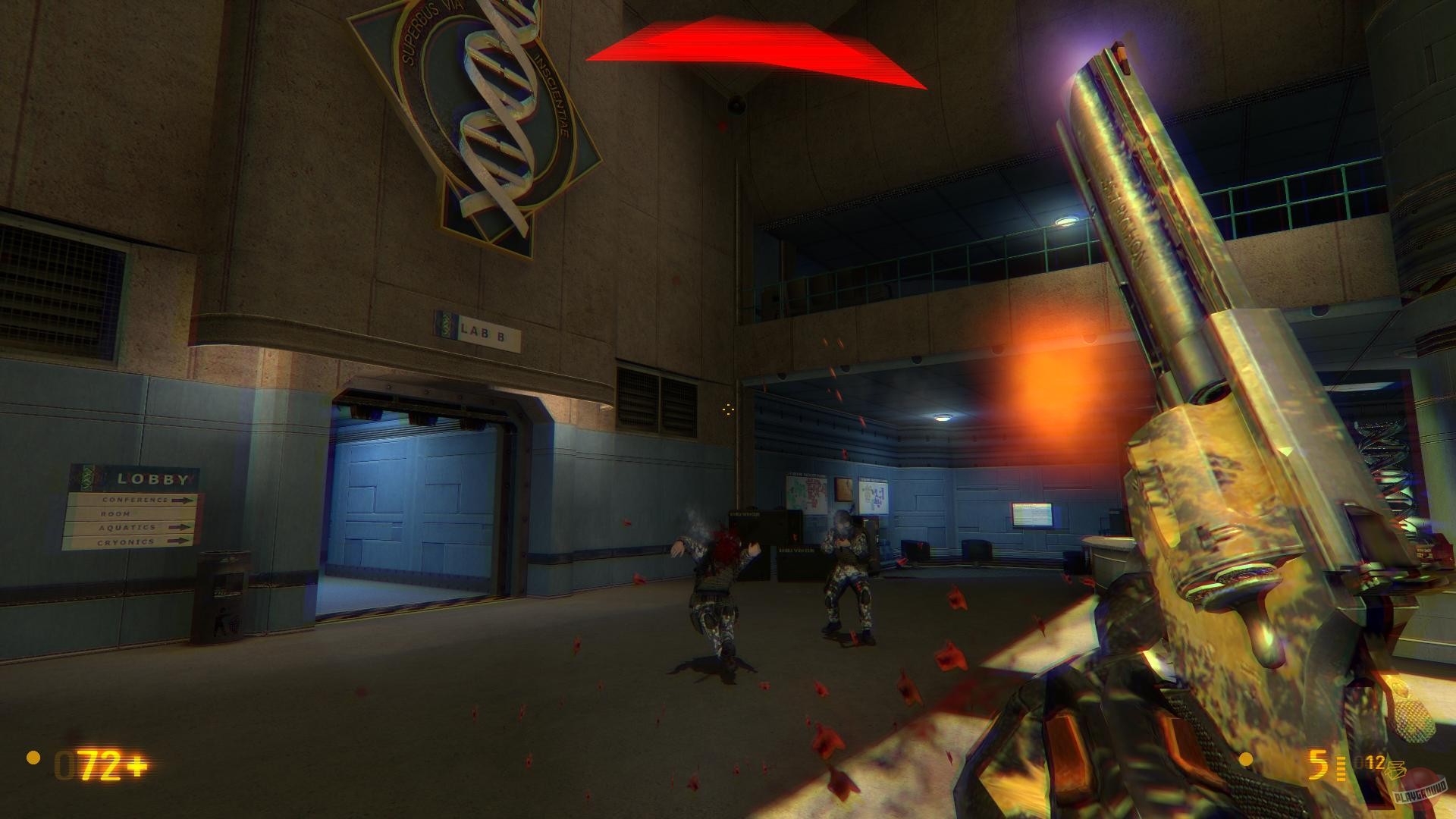This screenshot has width=1456, height=819.
Task: Select the LOBBY header on the directory sign
Action: 151,479
